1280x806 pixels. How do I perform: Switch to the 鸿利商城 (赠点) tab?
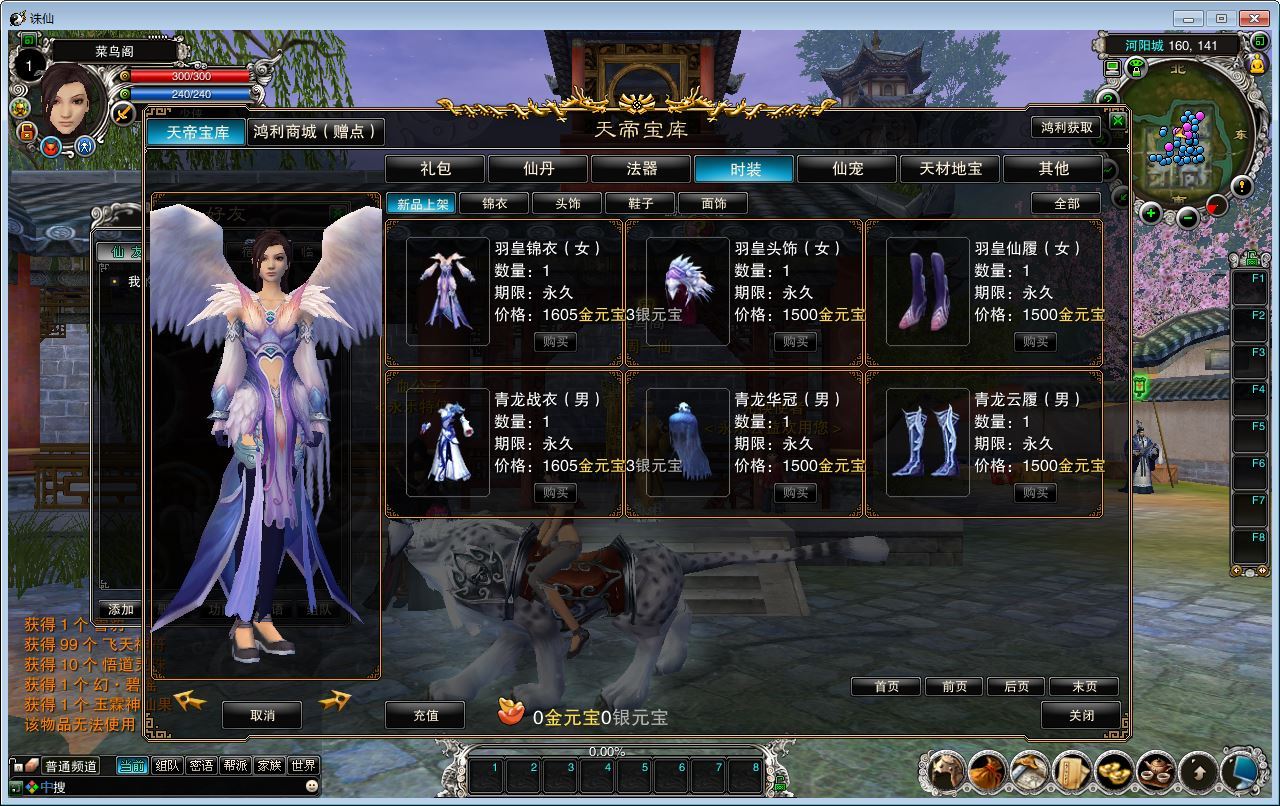click(316, 131)
